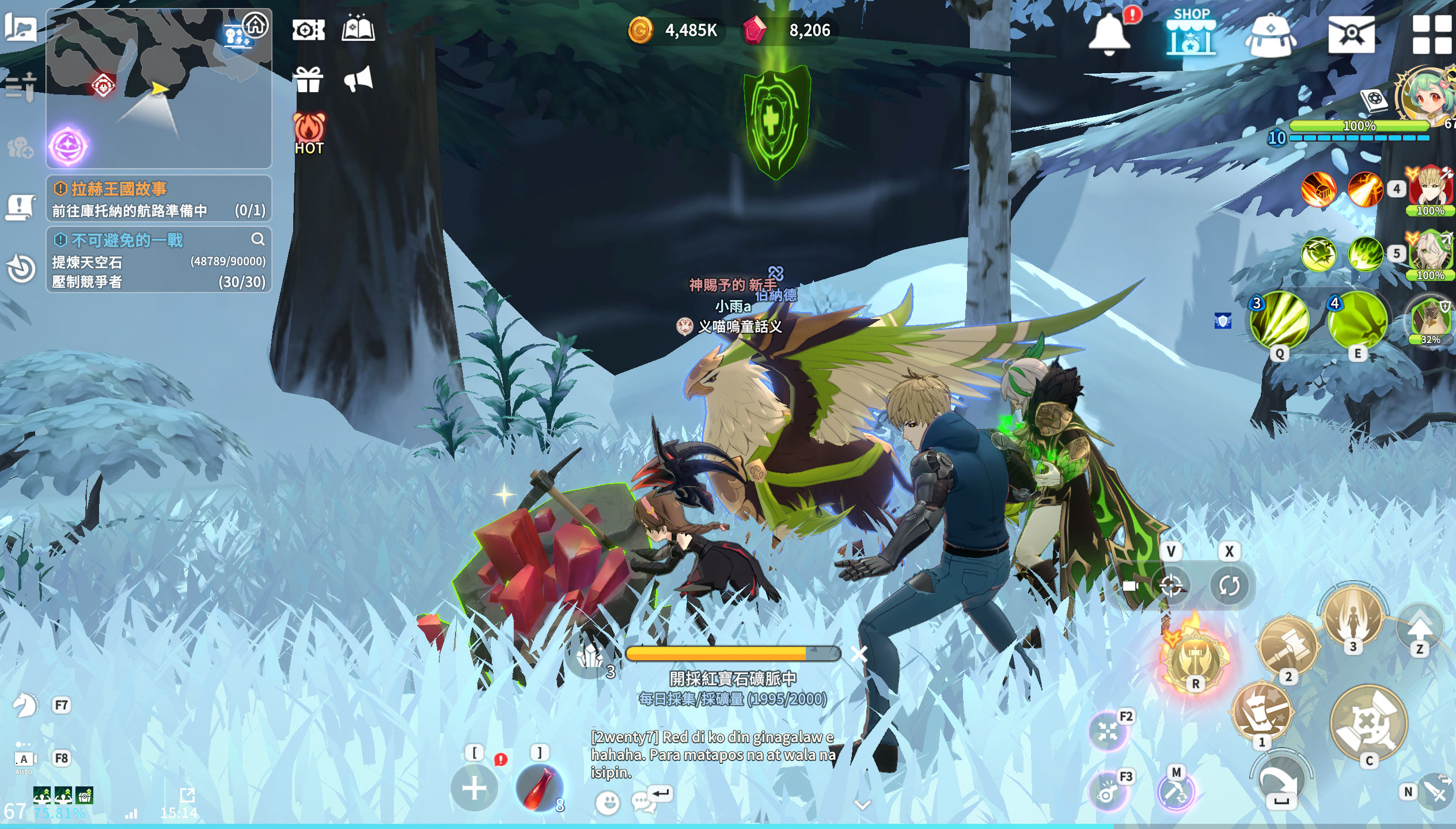This screenshot has height=829, width=1456.
Task: Open the gift box rewards
Action: (308, 79)
